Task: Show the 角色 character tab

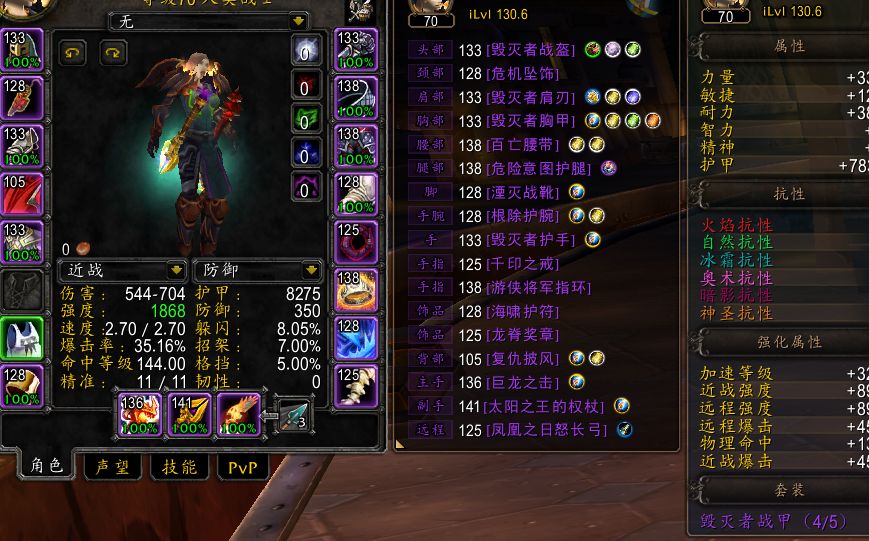Action: 46,466
